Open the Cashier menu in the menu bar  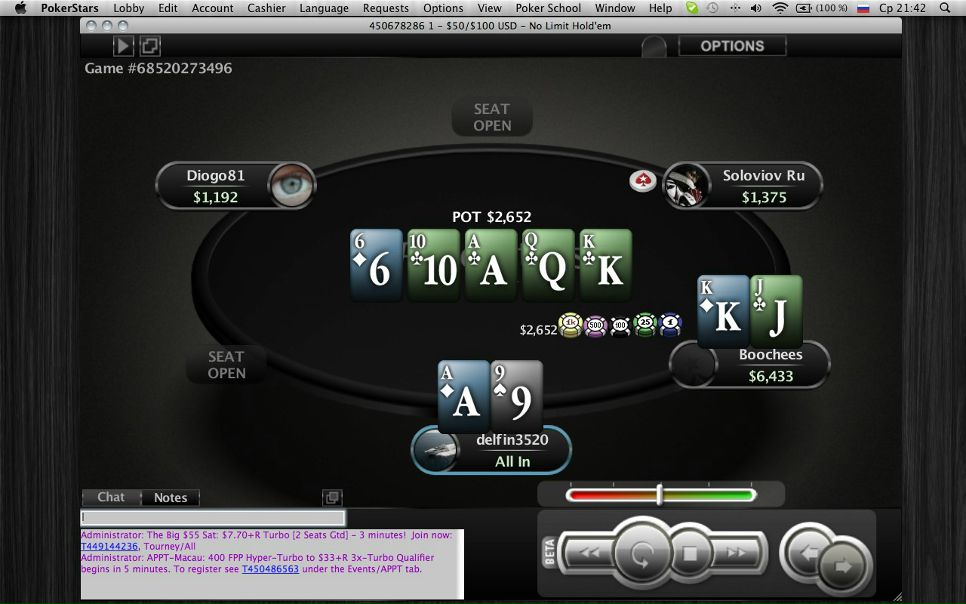266,8
